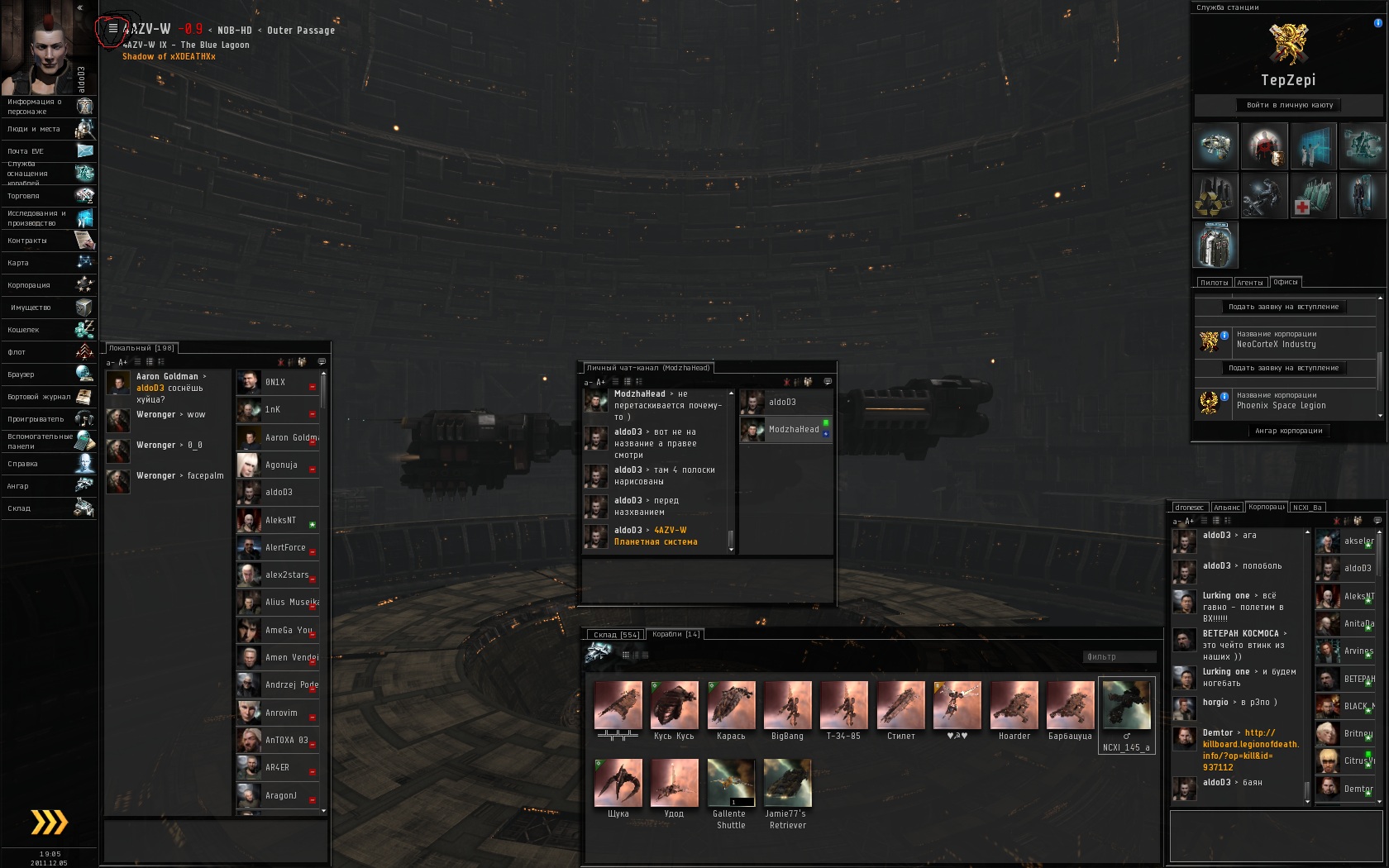This screenshot has width=1389, height=868.
Task: Open the Map (Карта) sidebar entry
Action: click(48, 263)
